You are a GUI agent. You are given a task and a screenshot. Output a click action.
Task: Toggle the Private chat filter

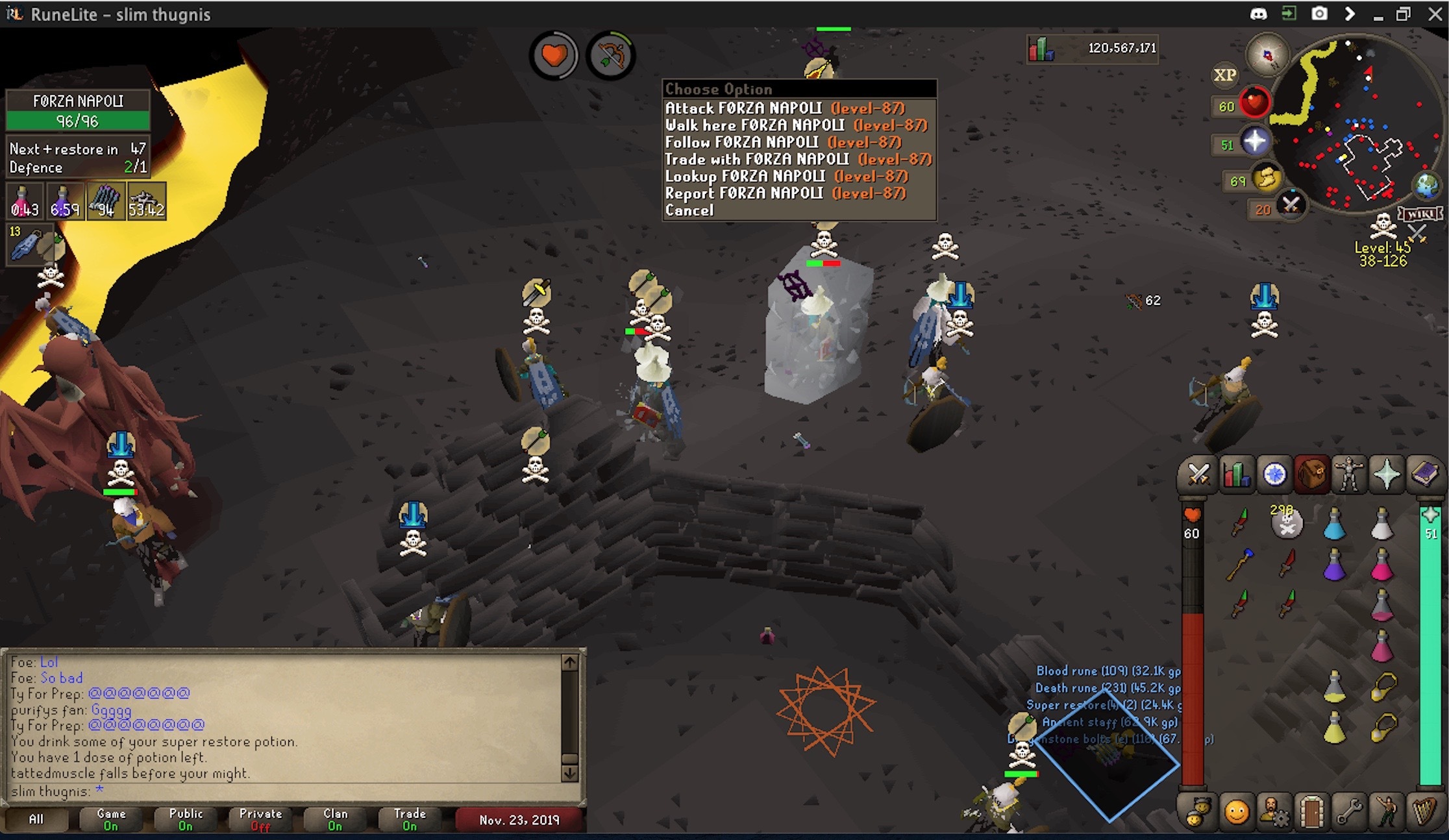(x=260, y=819)
